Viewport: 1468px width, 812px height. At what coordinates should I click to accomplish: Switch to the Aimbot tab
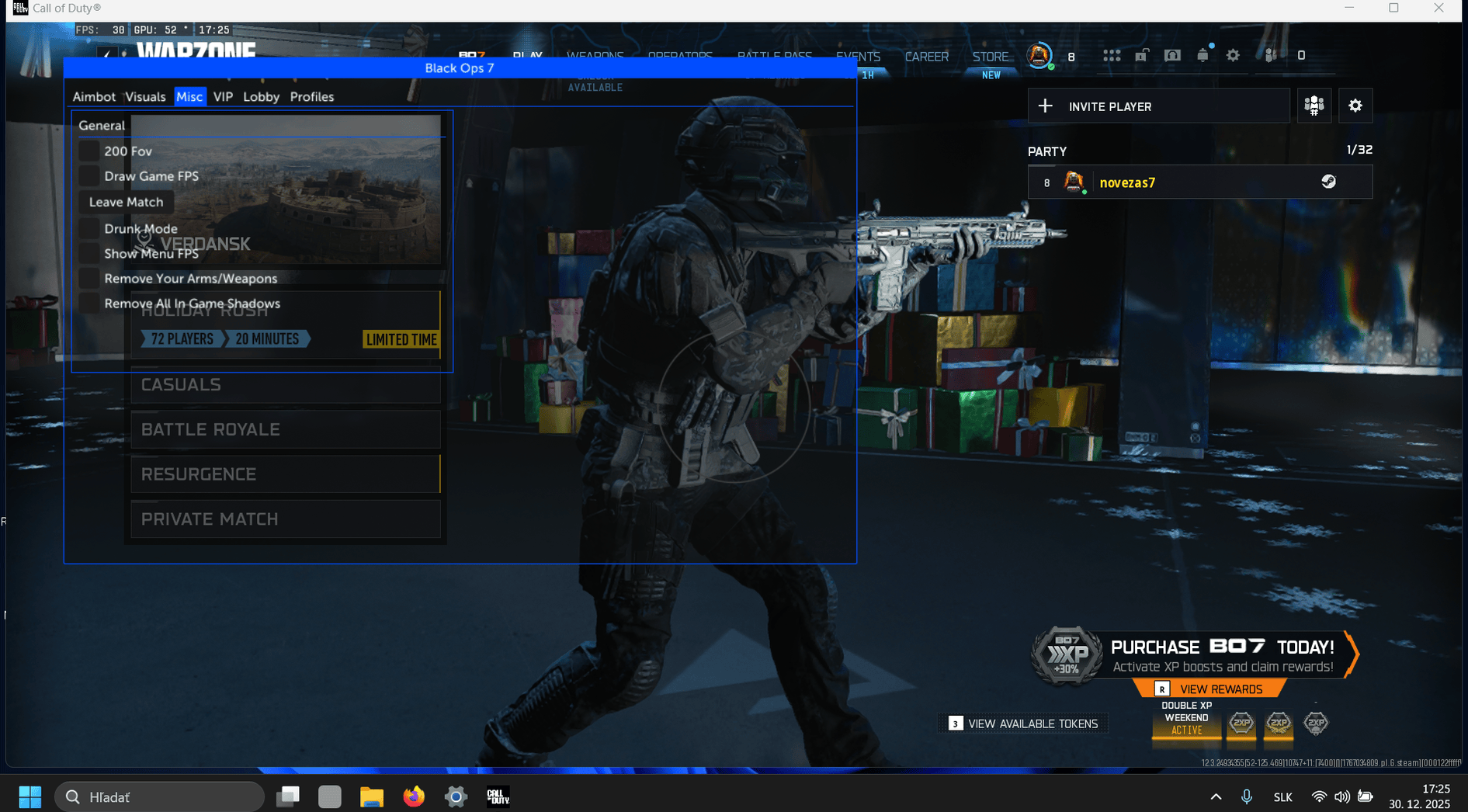click(94, 96)
